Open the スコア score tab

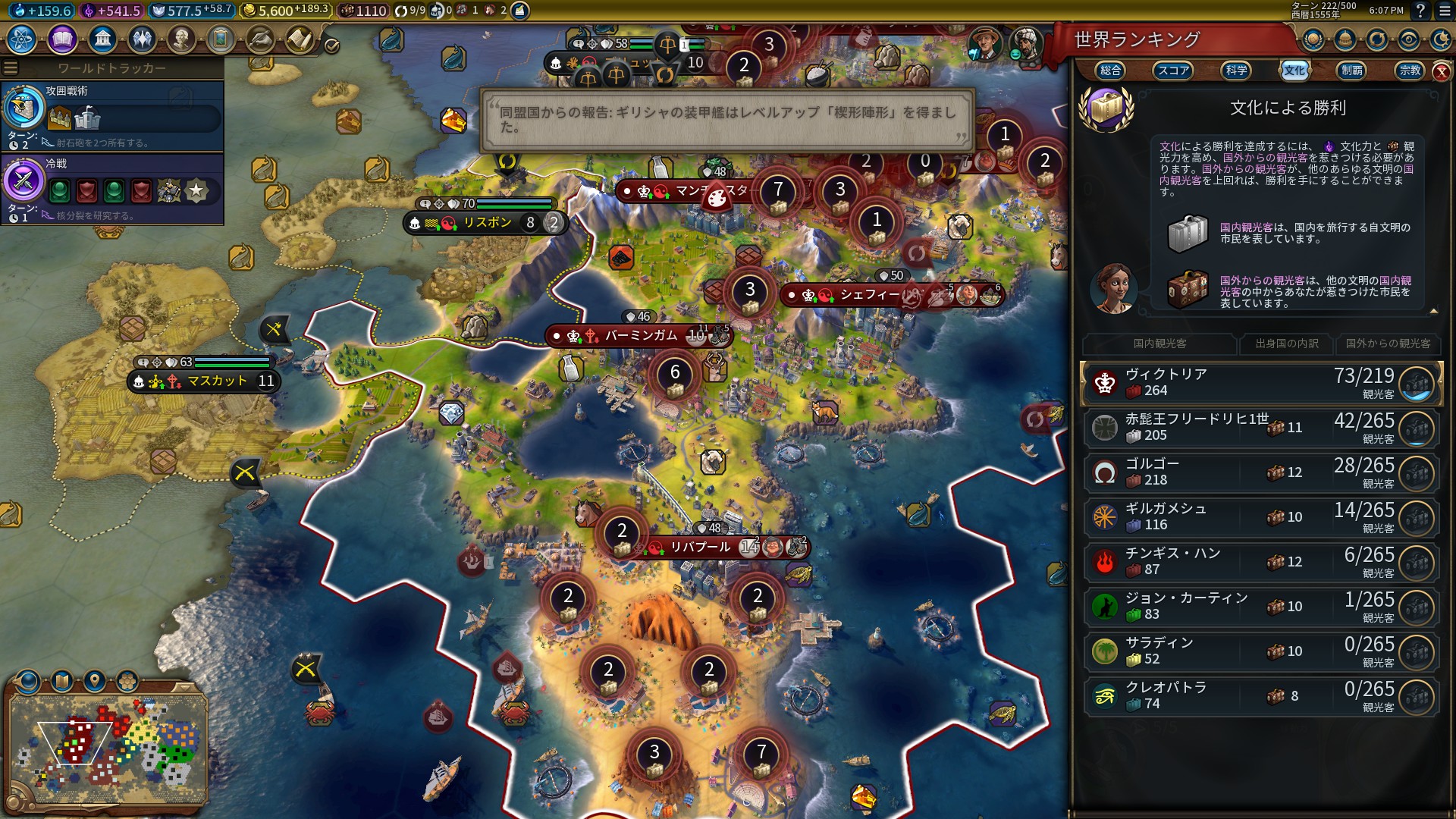point(1173,71)
